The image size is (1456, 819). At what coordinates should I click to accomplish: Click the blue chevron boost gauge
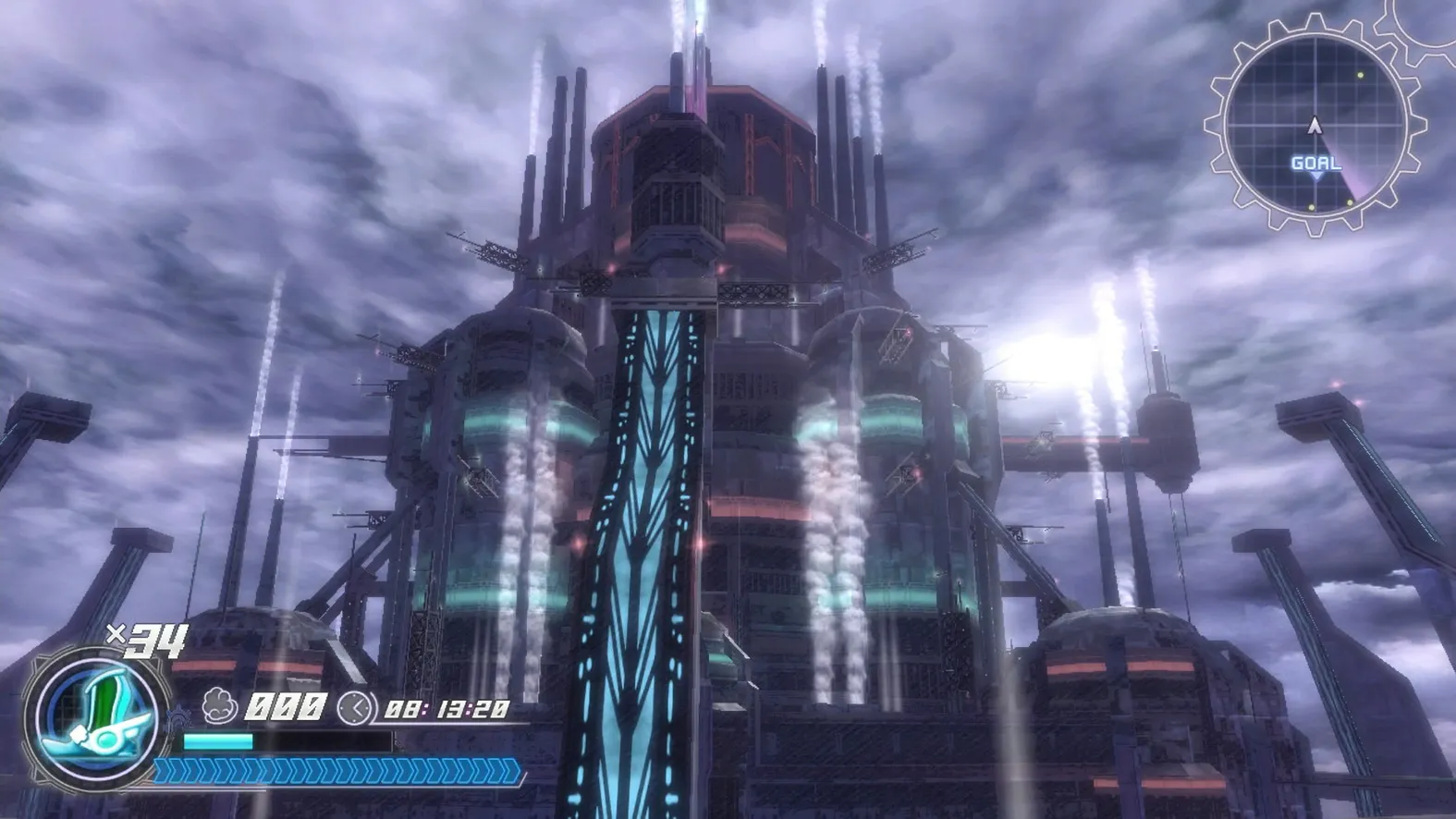335,770
